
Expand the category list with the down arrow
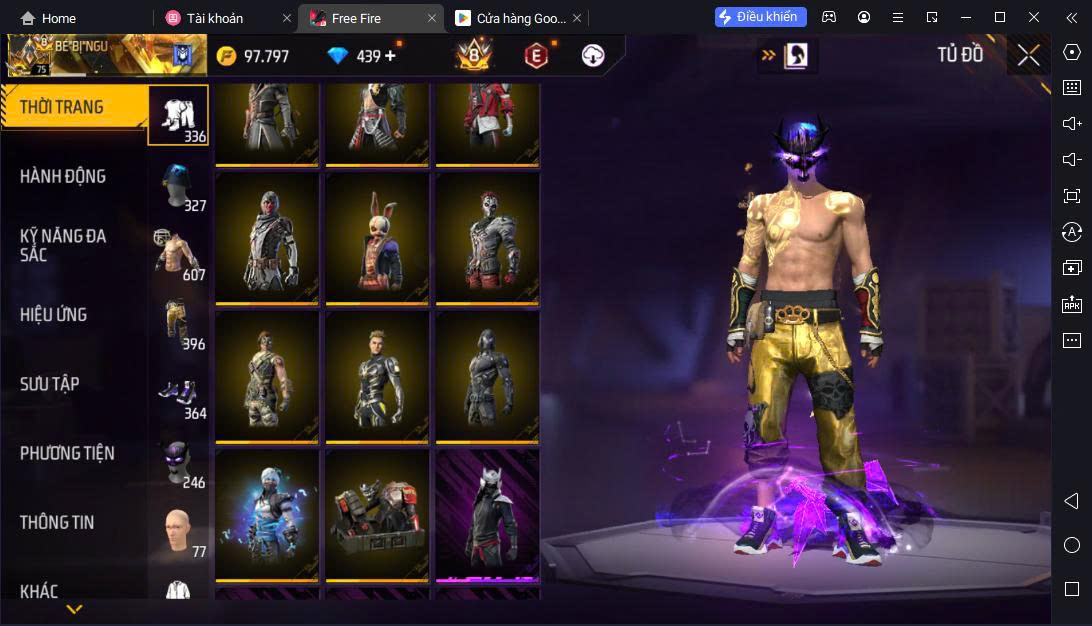pos(74,608)
